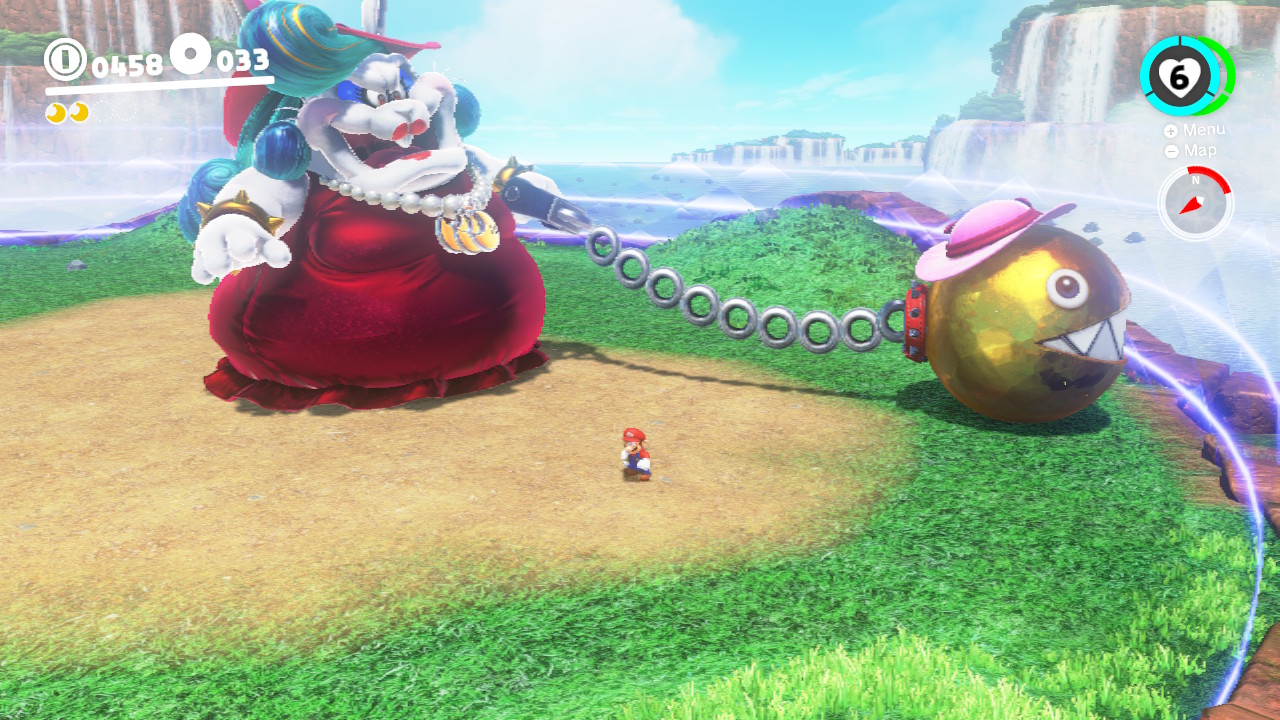1280x720 pixels.
Task: Click the minus icon beside Map
Action: [x=1171, y=151]
